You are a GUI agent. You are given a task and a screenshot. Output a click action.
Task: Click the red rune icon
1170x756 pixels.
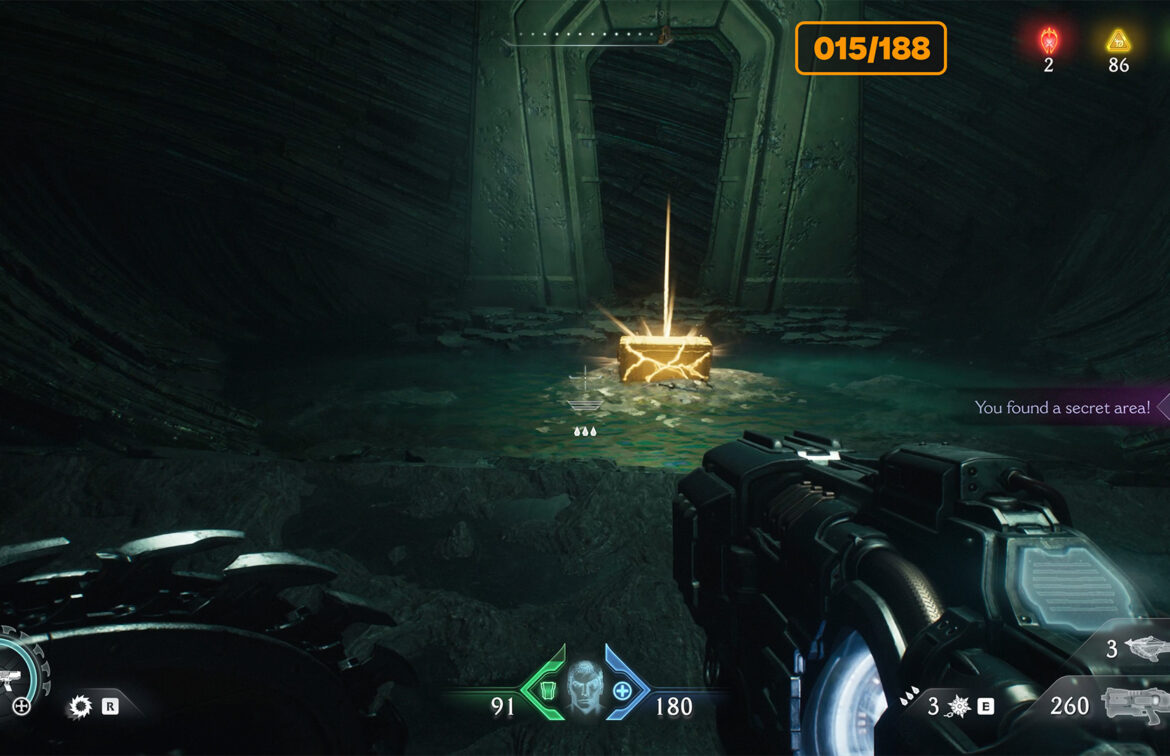[x=1048, y=41]
